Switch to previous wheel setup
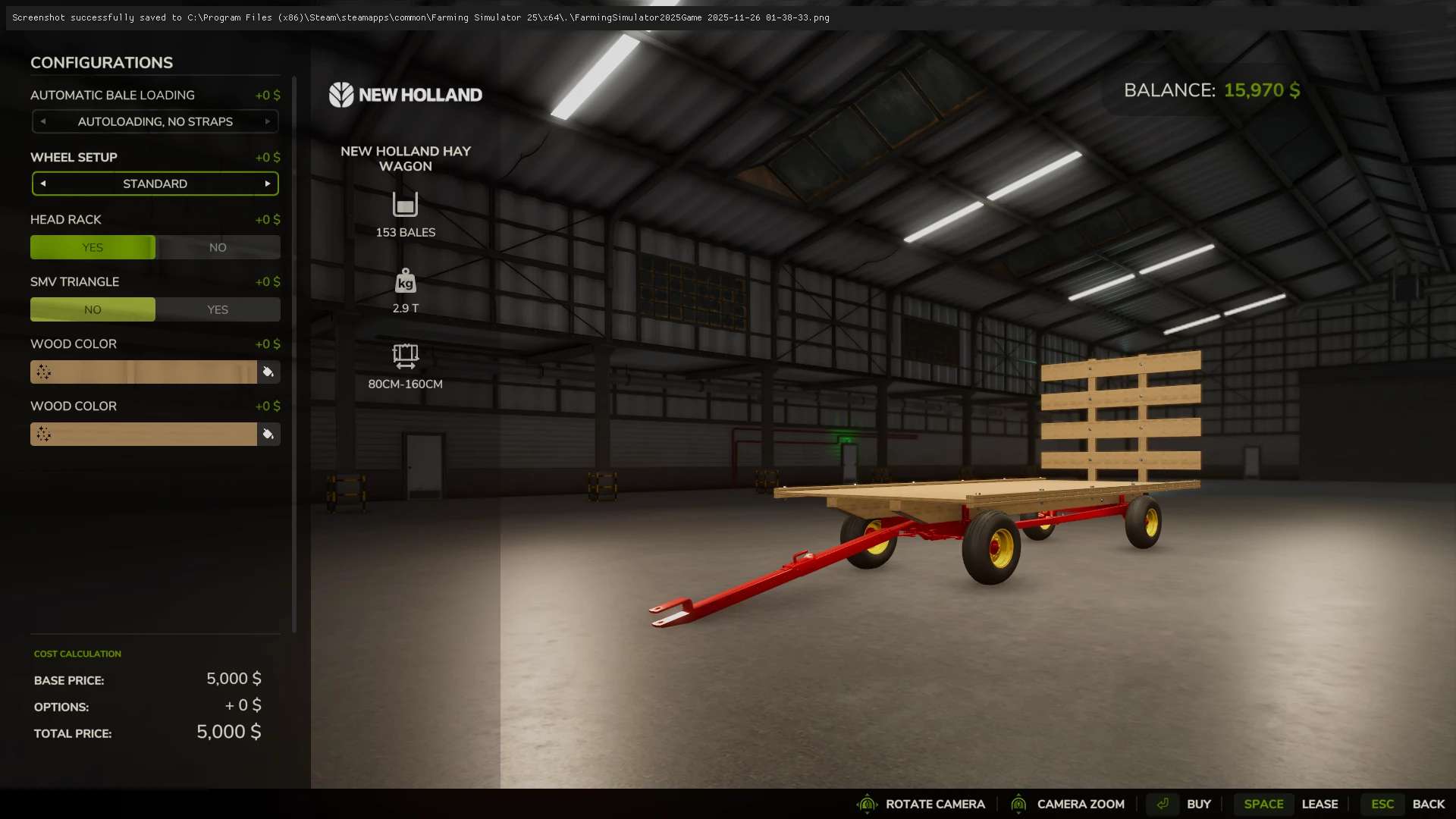This screenshot has height=819, width=1456. (43, 184)
